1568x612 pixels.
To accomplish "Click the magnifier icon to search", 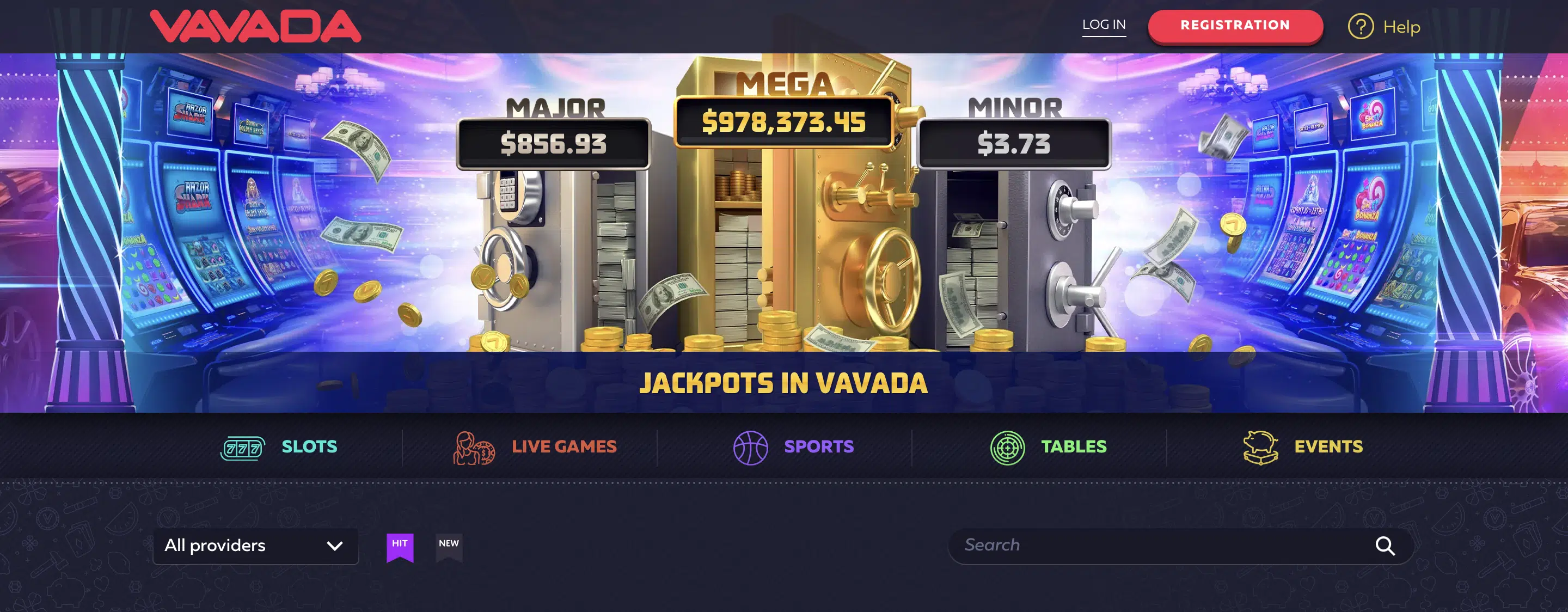I will click(1387, 546).
